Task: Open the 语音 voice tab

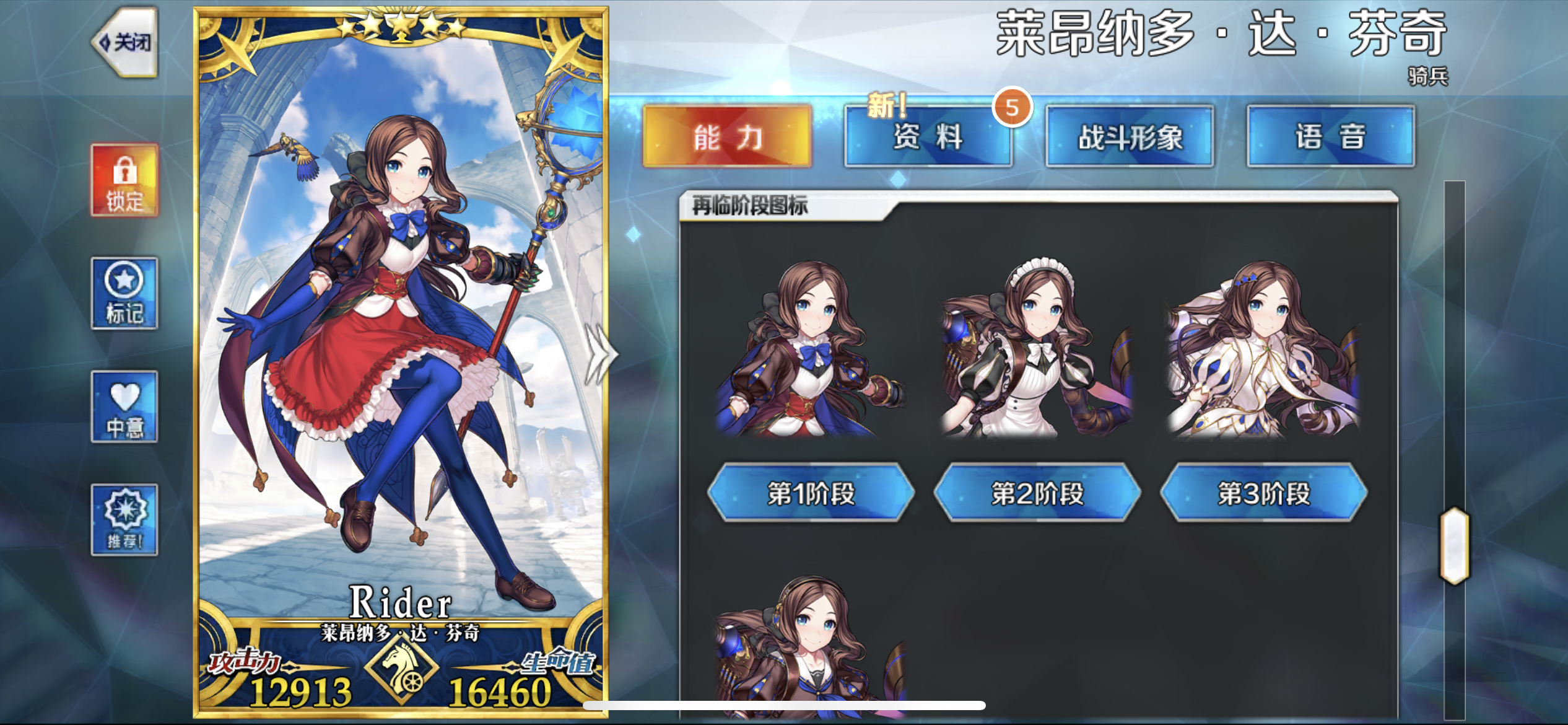Action: pos(1330,137)
